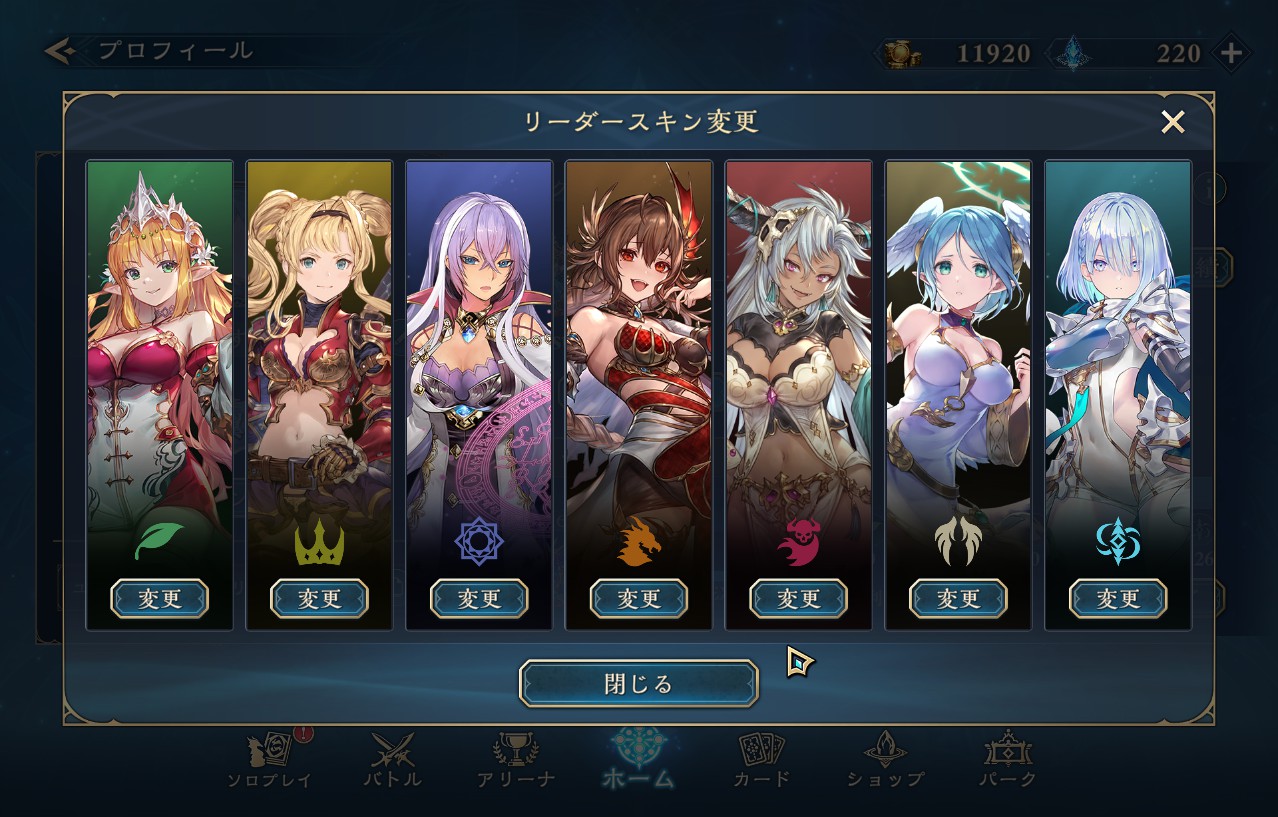Select the horned silver-haired portrait
1278x817 pixels.
798,350
